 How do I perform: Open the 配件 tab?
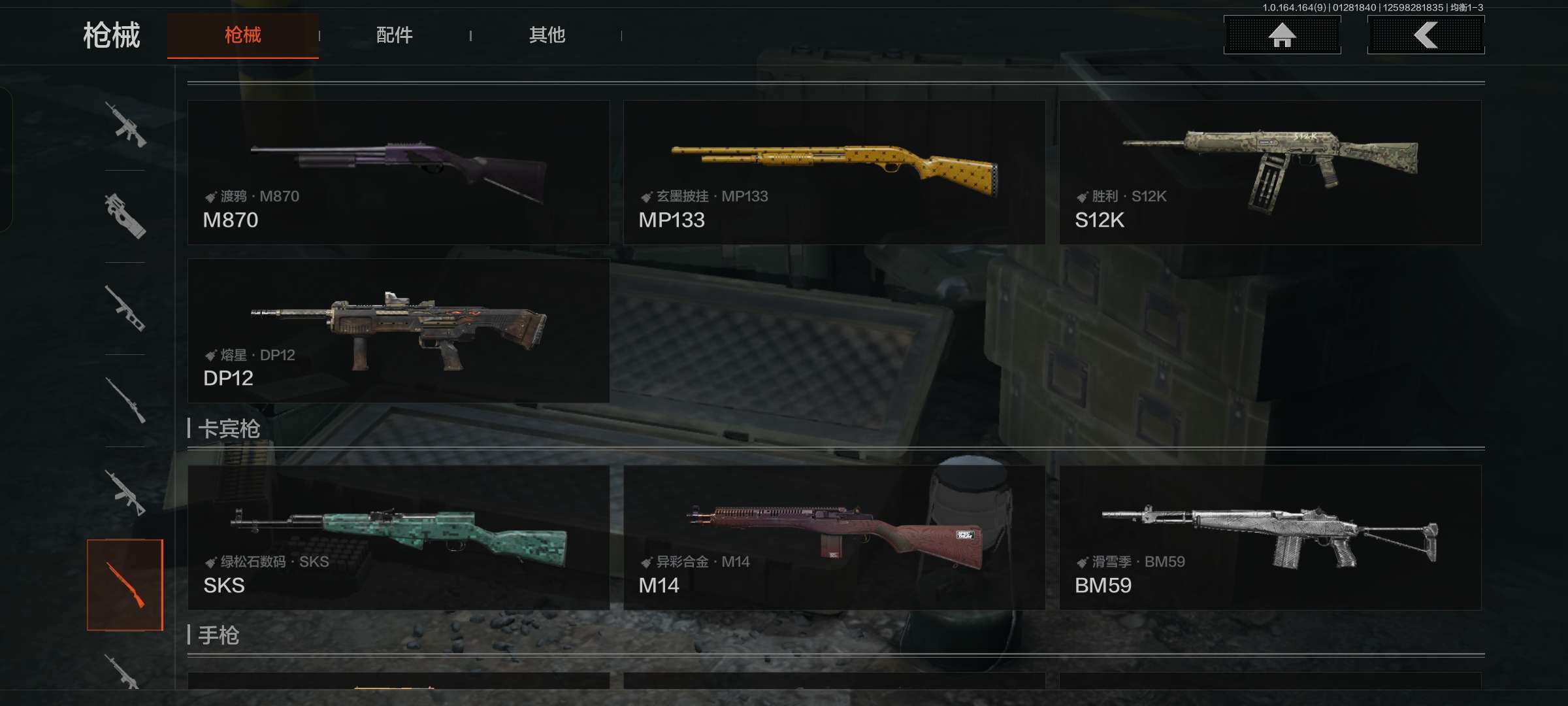(x=394, y=35)
